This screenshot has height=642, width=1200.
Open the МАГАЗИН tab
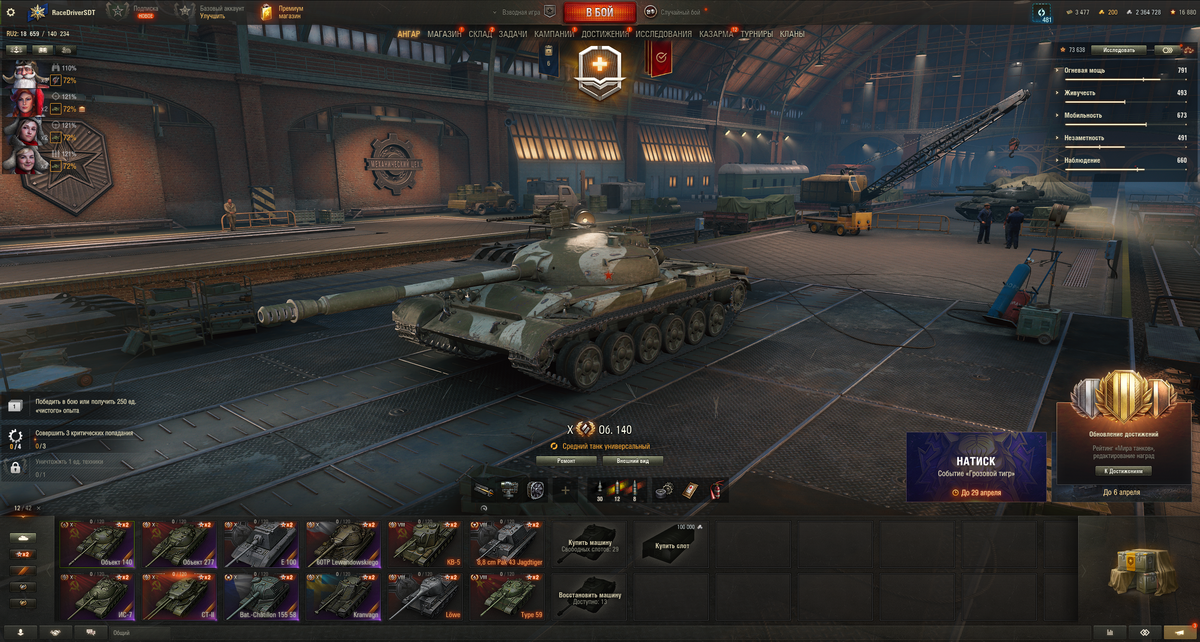click(444, 34)
